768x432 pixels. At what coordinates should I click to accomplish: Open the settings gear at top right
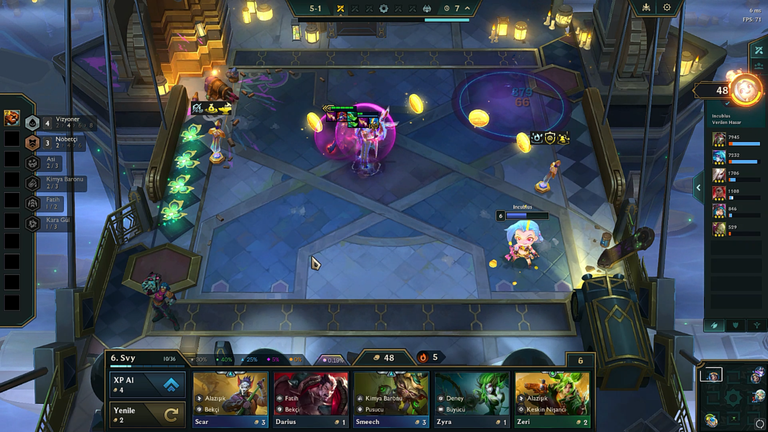click(x=668, y=7)
